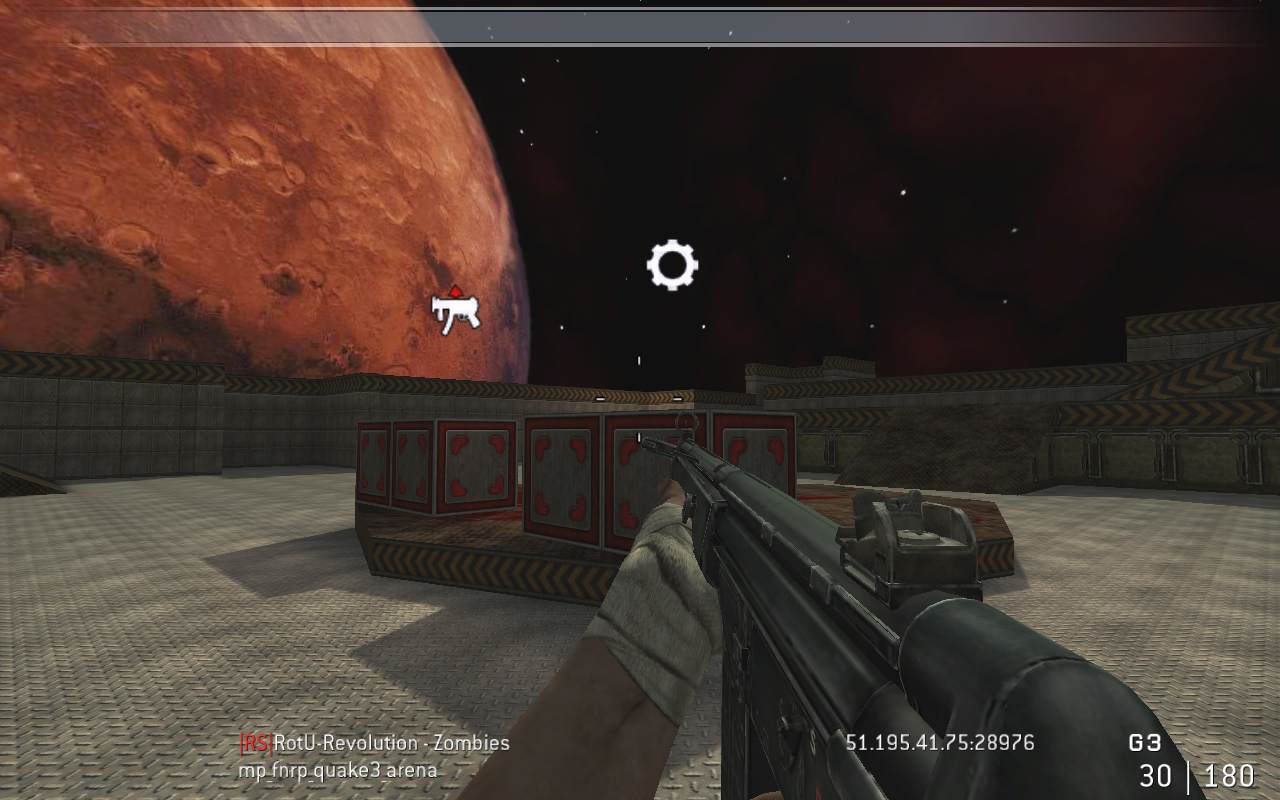This screenshot has width=1280, height=800.
Task: Click the reserve ammo count of 180
Action: pyautogui.click(x=1228, y=776)
